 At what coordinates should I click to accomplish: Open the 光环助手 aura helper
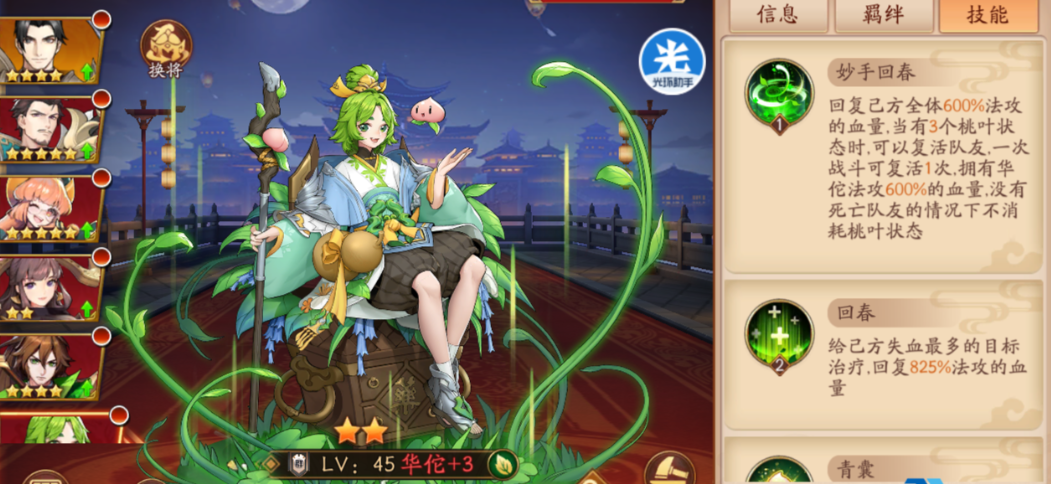tap(672, 61)
